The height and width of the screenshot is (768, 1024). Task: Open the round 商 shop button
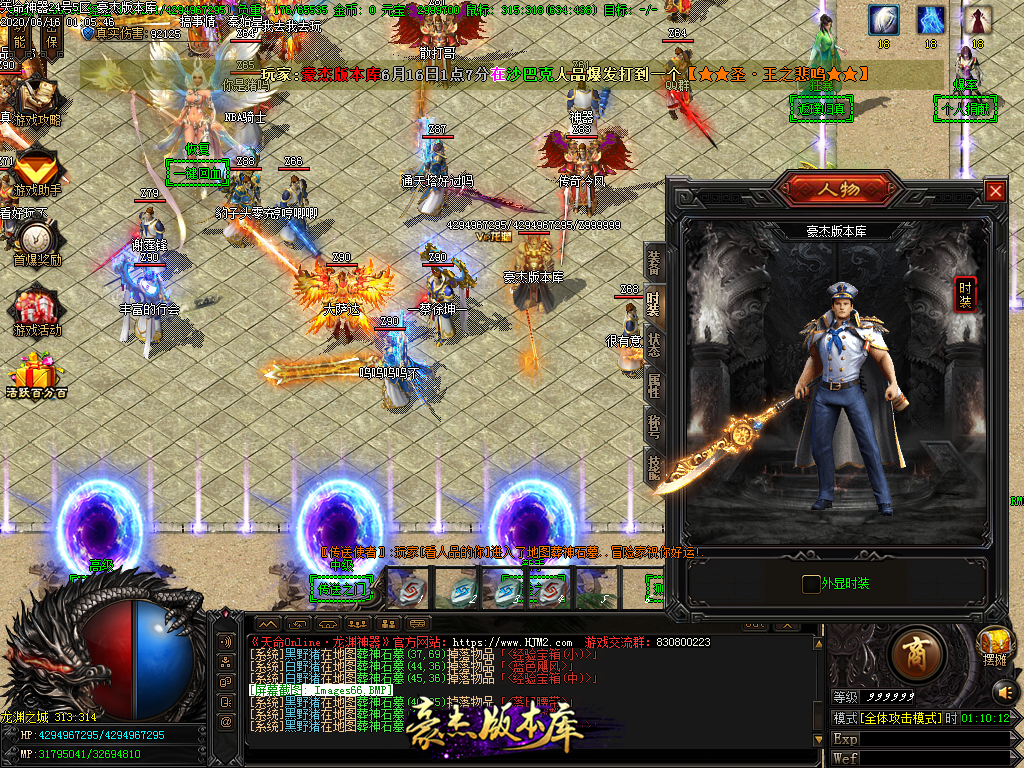pyautogui.click(x=912, y=653)
